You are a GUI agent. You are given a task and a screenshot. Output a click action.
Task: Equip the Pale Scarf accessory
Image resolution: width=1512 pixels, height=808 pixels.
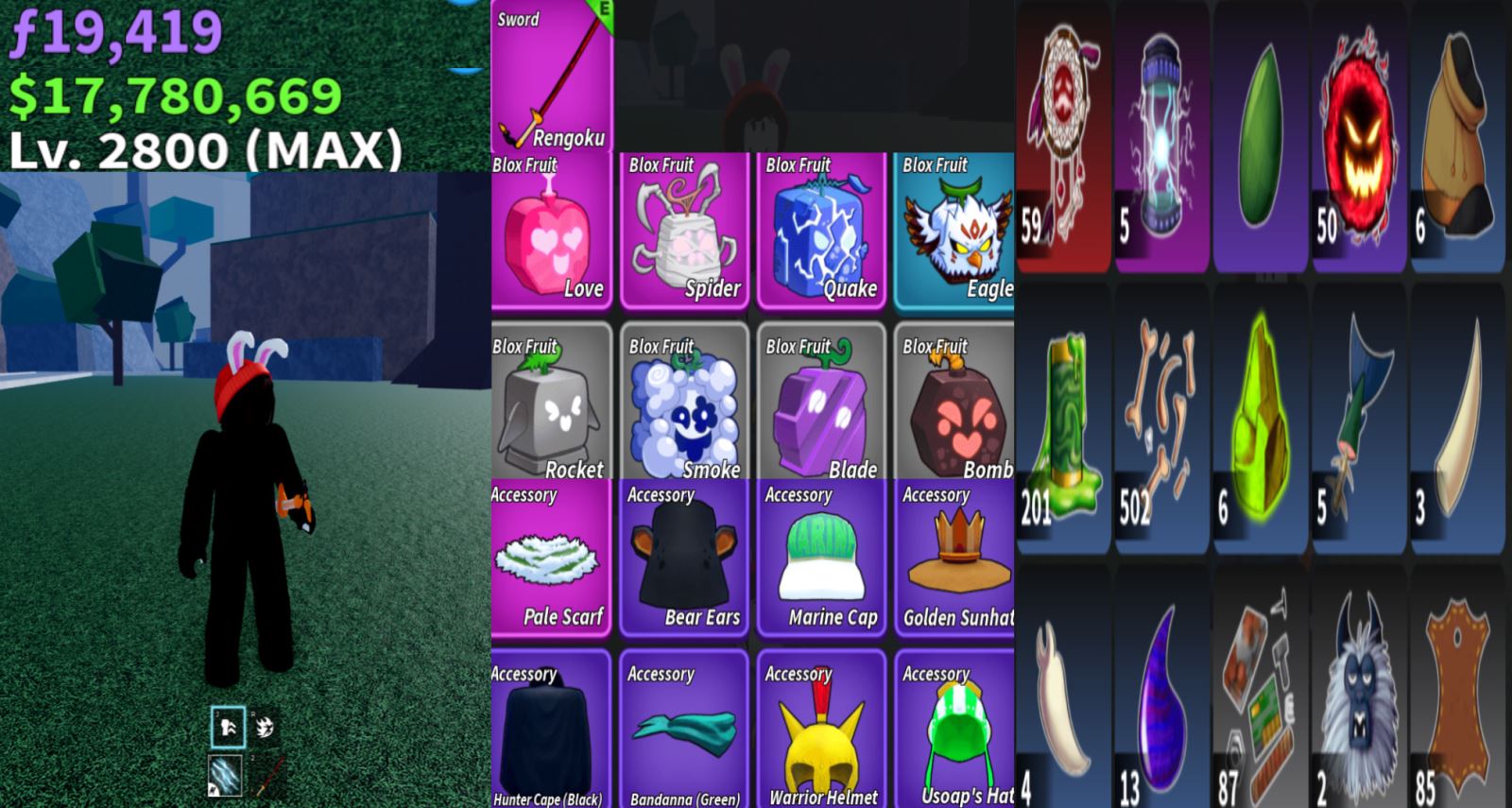click(552, 559)
